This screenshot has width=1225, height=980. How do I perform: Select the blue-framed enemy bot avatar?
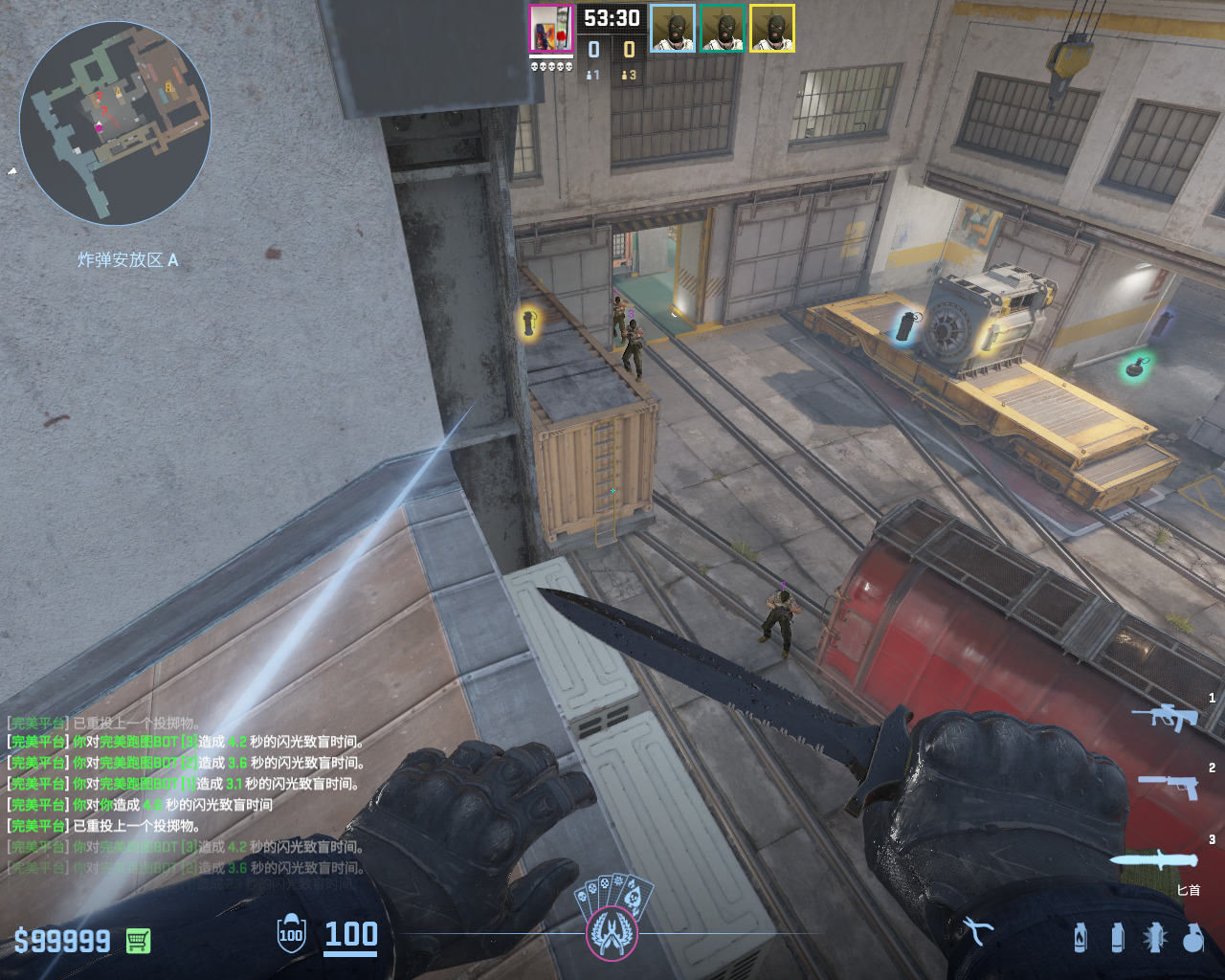click(673, 29)
